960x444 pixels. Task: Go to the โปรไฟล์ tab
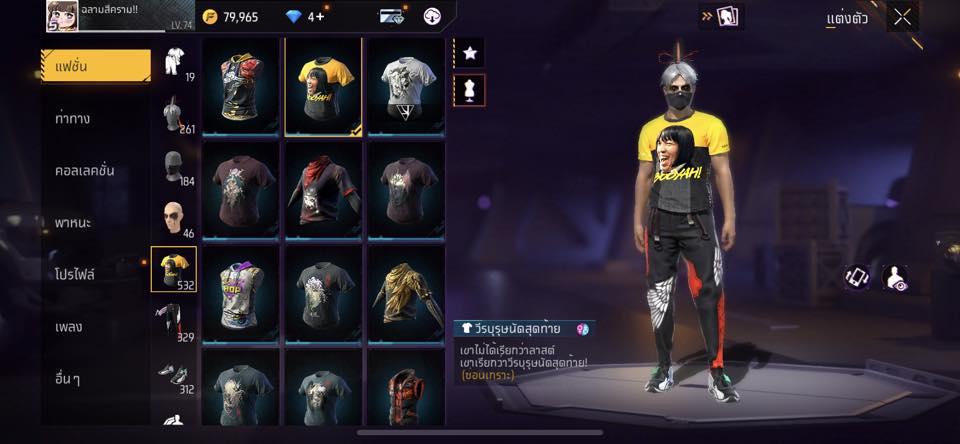point(75,274)
